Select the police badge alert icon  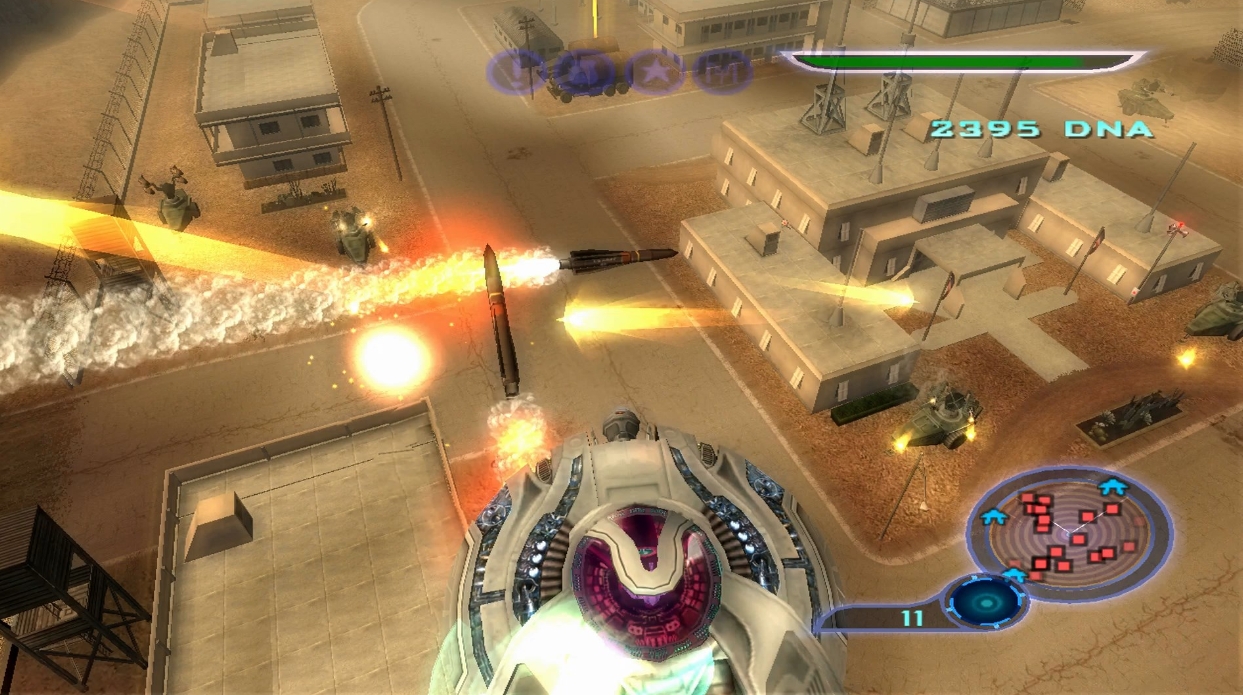(584, 72)
